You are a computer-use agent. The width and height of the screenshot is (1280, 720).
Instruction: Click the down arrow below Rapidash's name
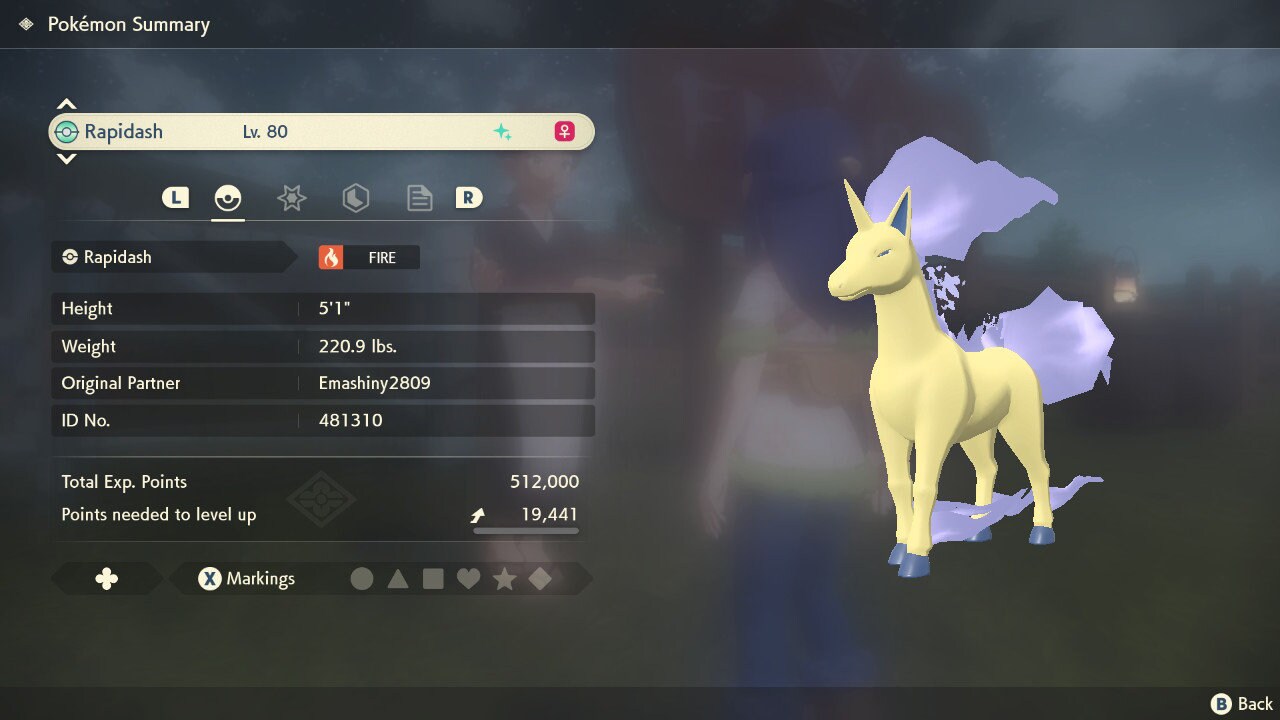pyautogui.click(x=66, y=158)
